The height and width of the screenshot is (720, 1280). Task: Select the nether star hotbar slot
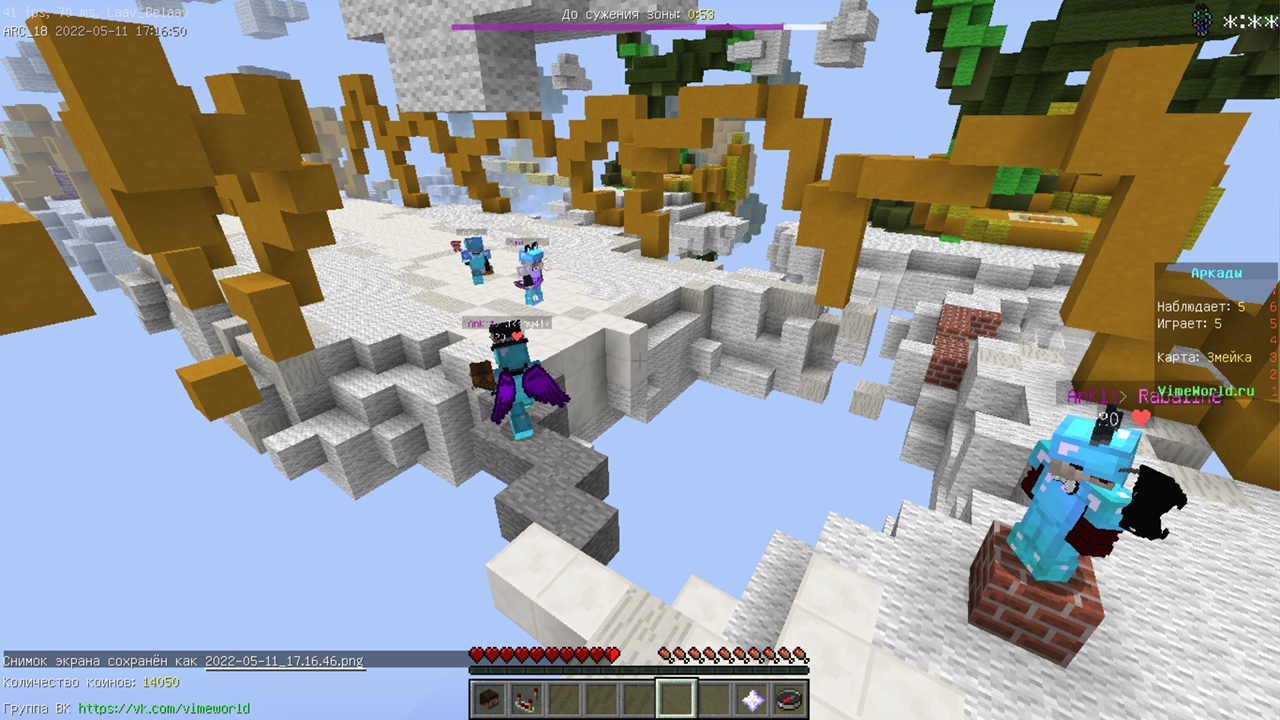[x=752, y=699]
